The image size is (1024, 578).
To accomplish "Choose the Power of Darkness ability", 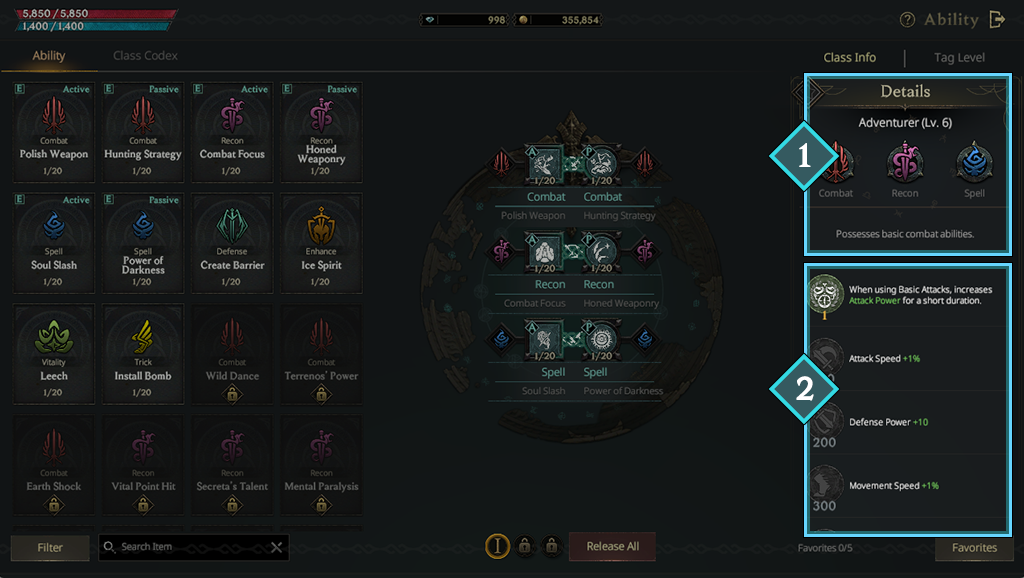I will 143,242.
